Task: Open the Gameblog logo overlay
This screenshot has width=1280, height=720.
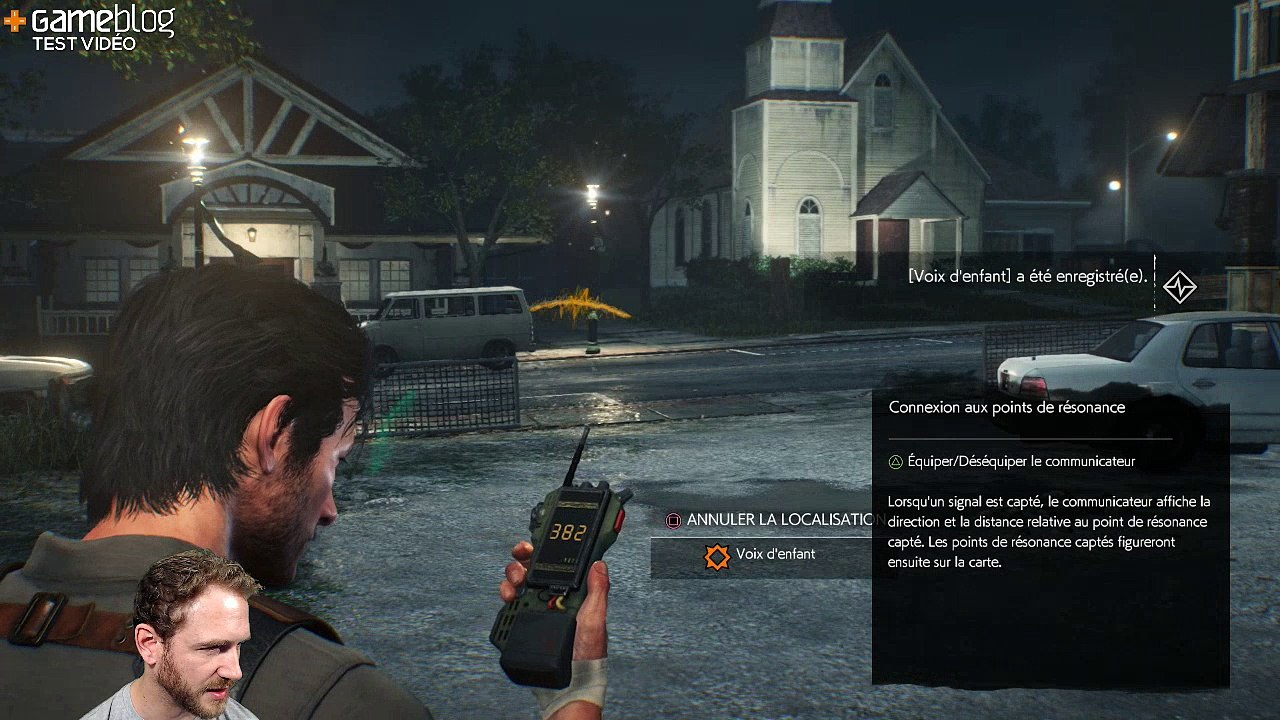Action: coord(90,26)
